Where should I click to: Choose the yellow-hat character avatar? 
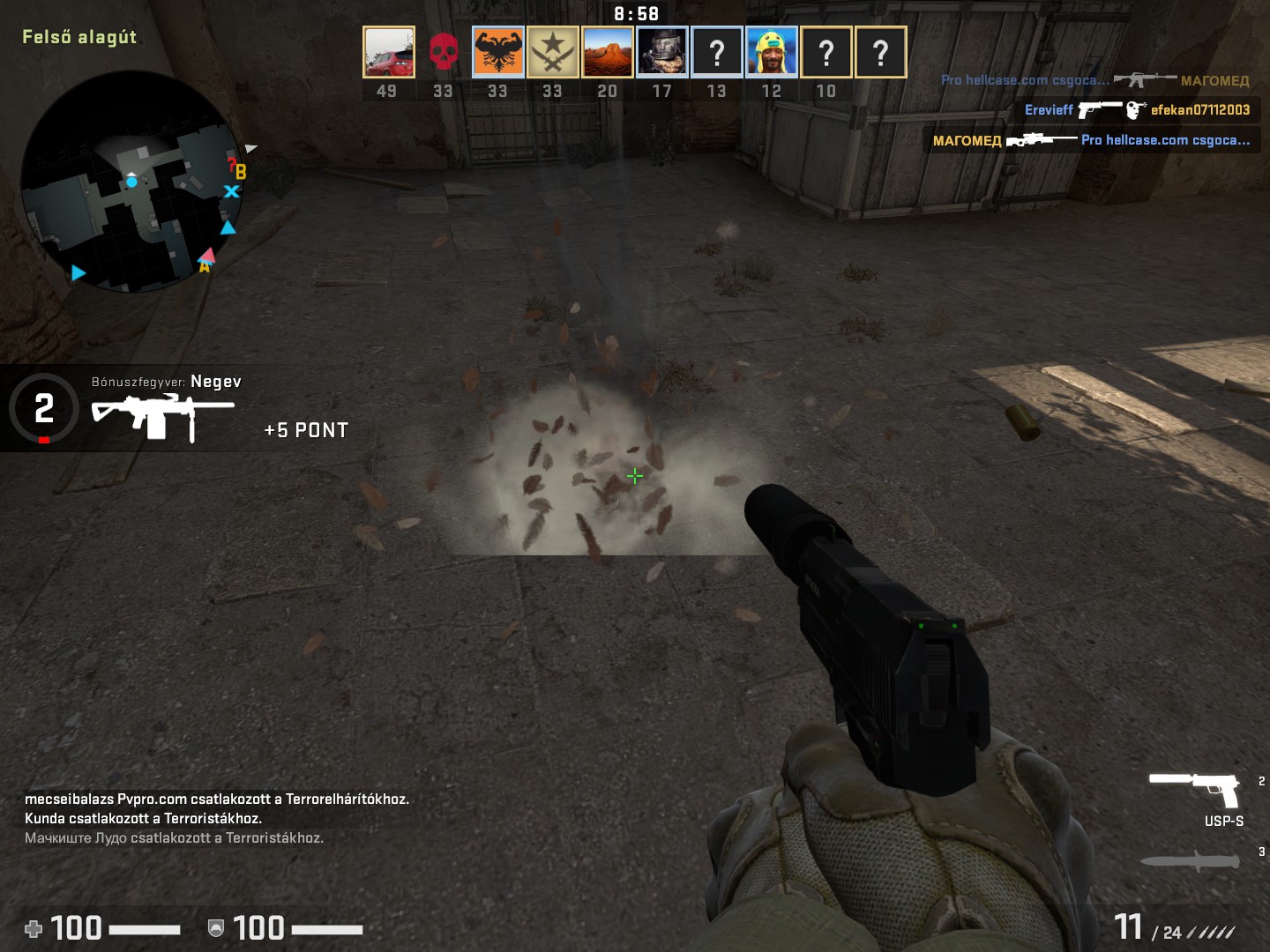click(772, 52)
